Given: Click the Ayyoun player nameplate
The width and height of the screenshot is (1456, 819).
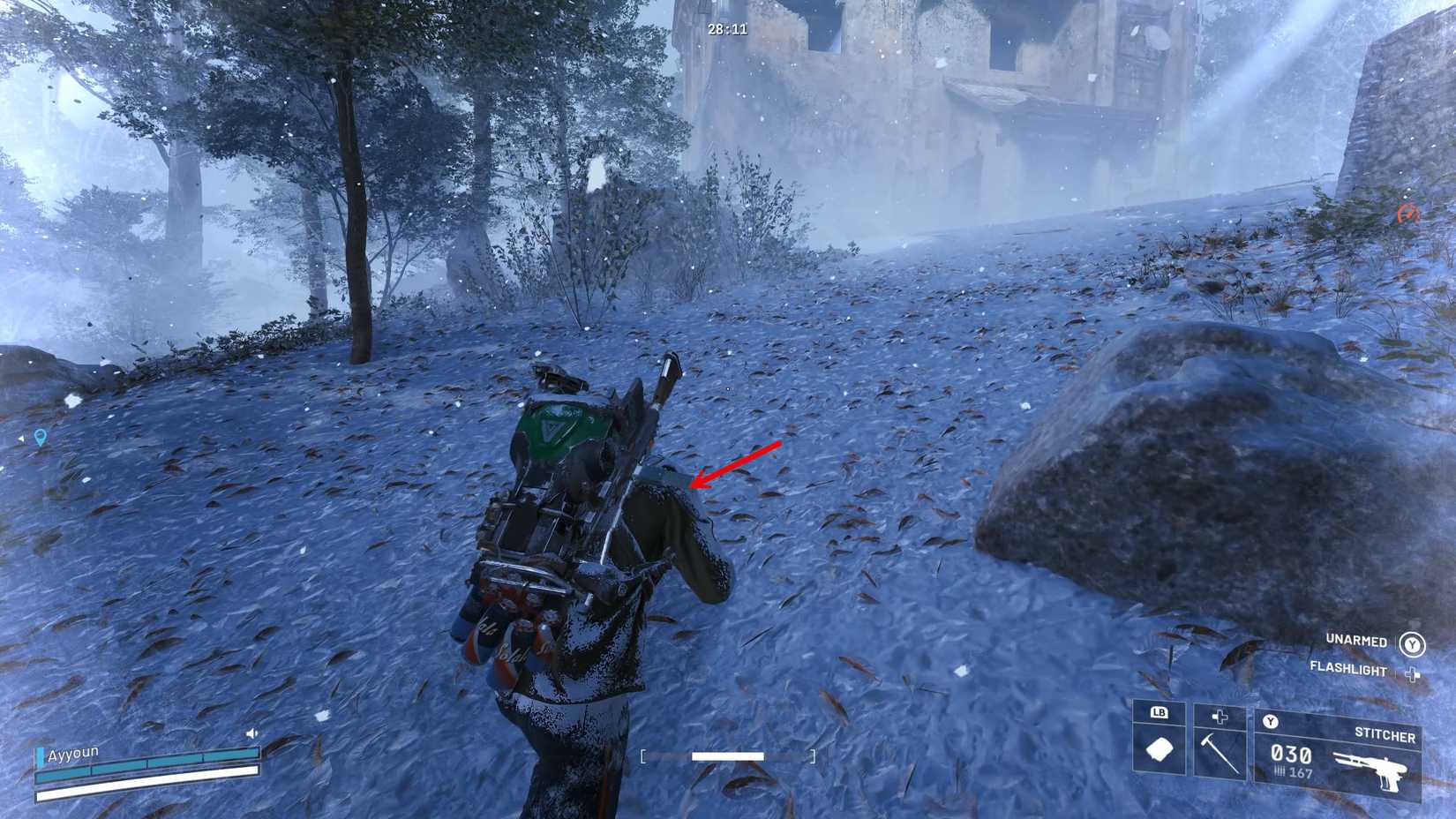Looking at the screenshot, I should point(72,755).
